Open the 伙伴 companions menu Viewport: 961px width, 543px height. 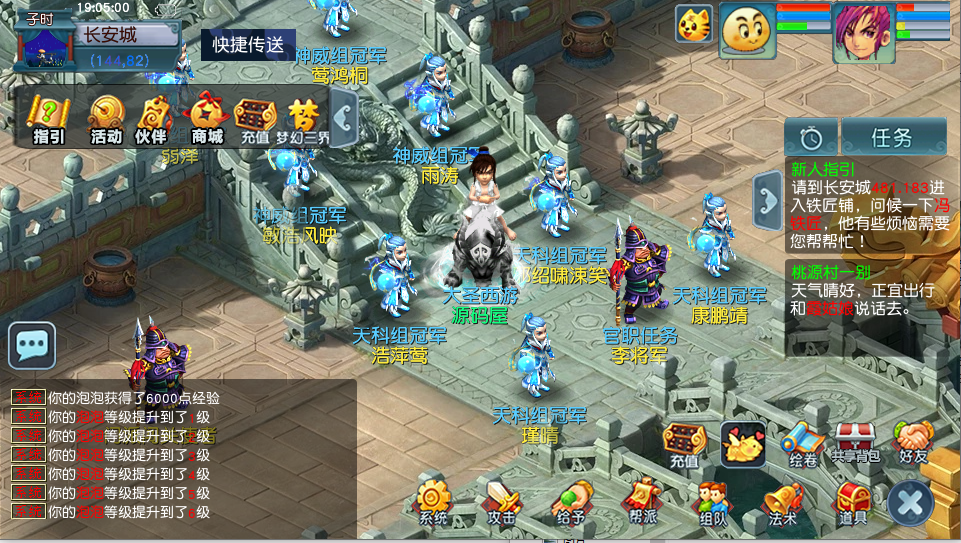tap(152, 118)
